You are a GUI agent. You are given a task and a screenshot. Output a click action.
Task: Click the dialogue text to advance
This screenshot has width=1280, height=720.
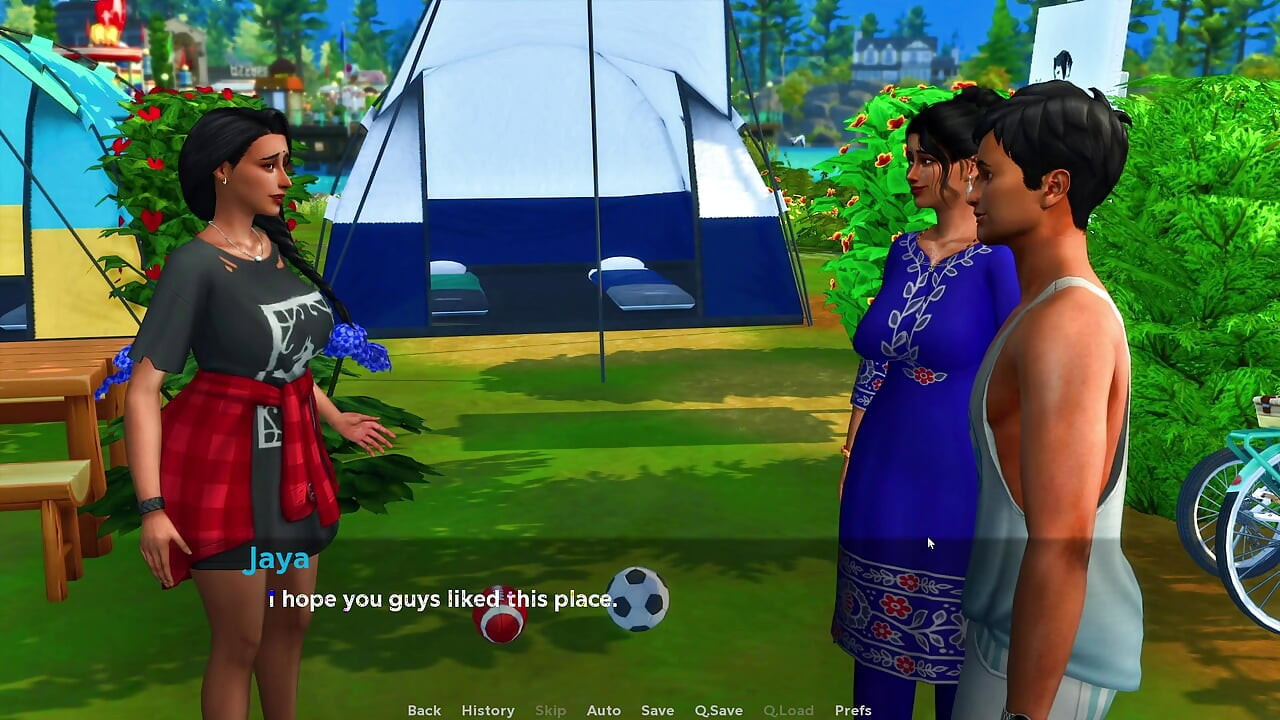[440, 599]
